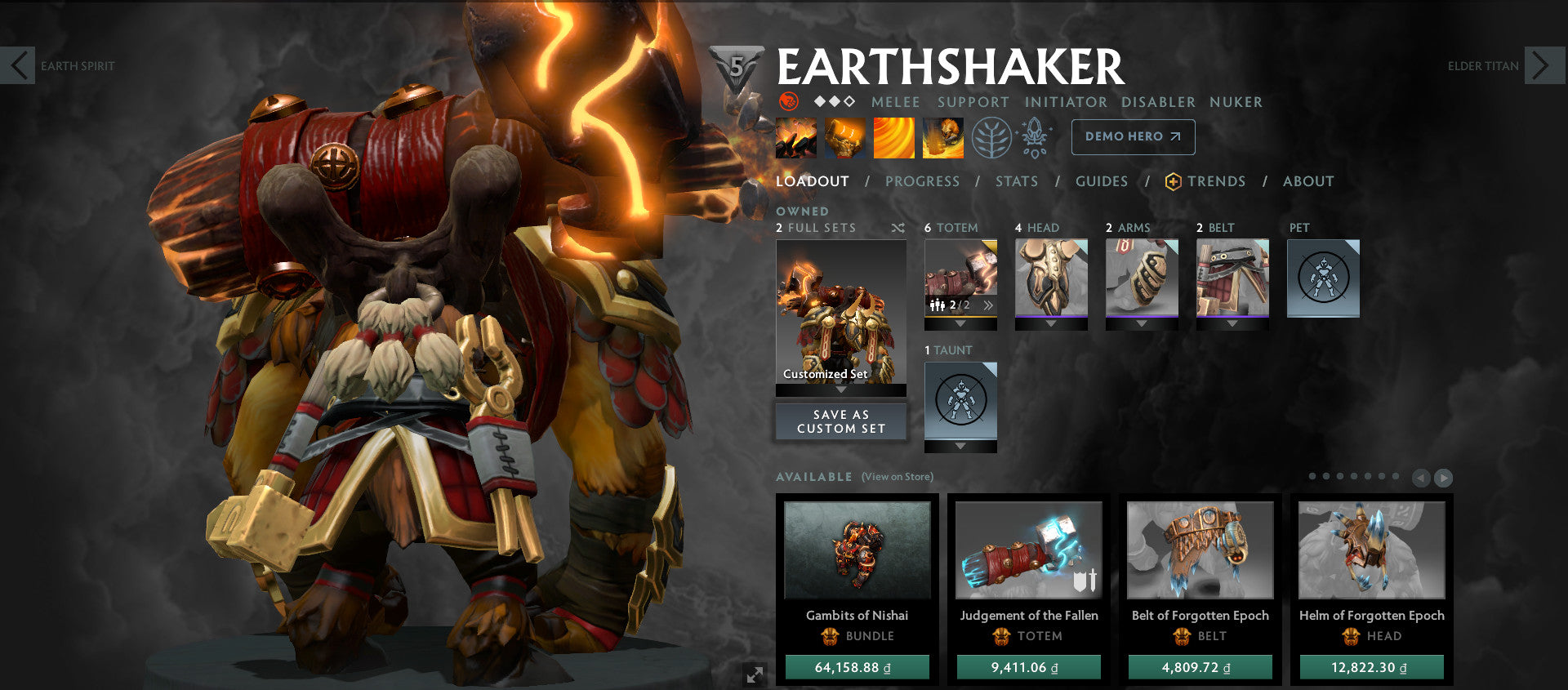
Task: Switch to the Stats tab
Action: [x=1016, y=181]
